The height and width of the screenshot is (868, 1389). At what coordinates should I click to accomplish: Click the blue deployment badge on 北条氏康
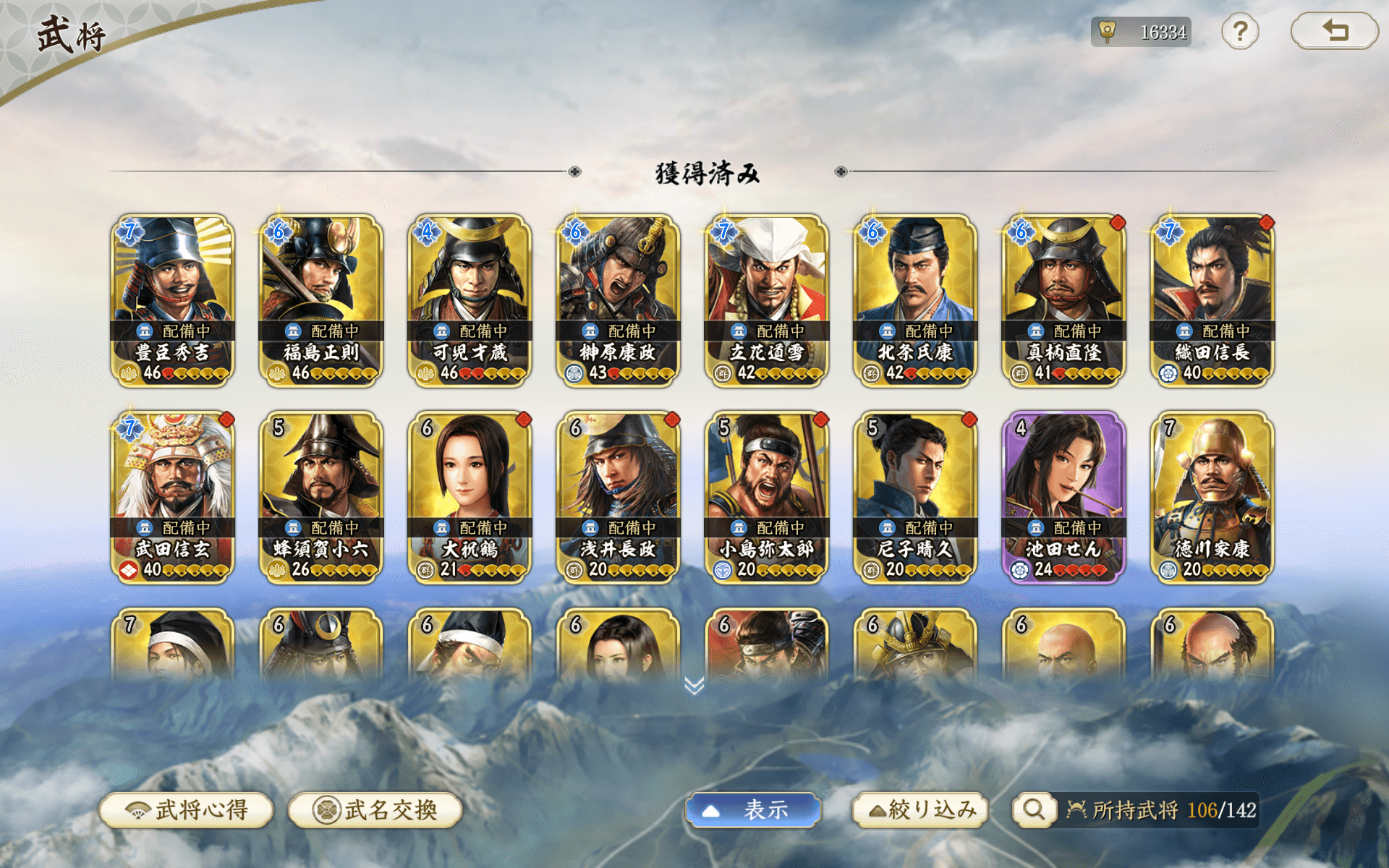(x=887, y=331)
